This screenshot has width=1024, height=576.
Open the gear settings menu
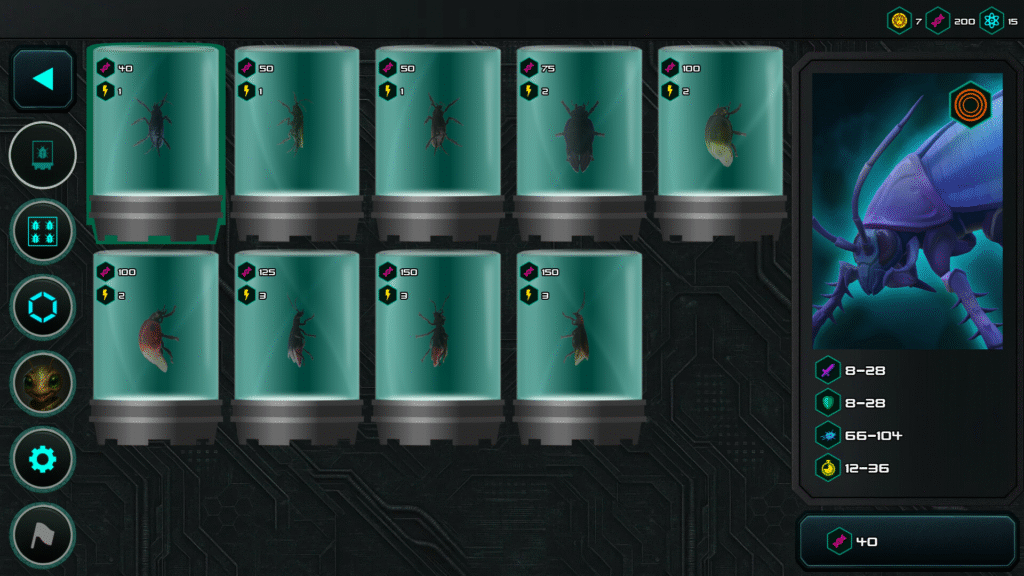(43, 459)
